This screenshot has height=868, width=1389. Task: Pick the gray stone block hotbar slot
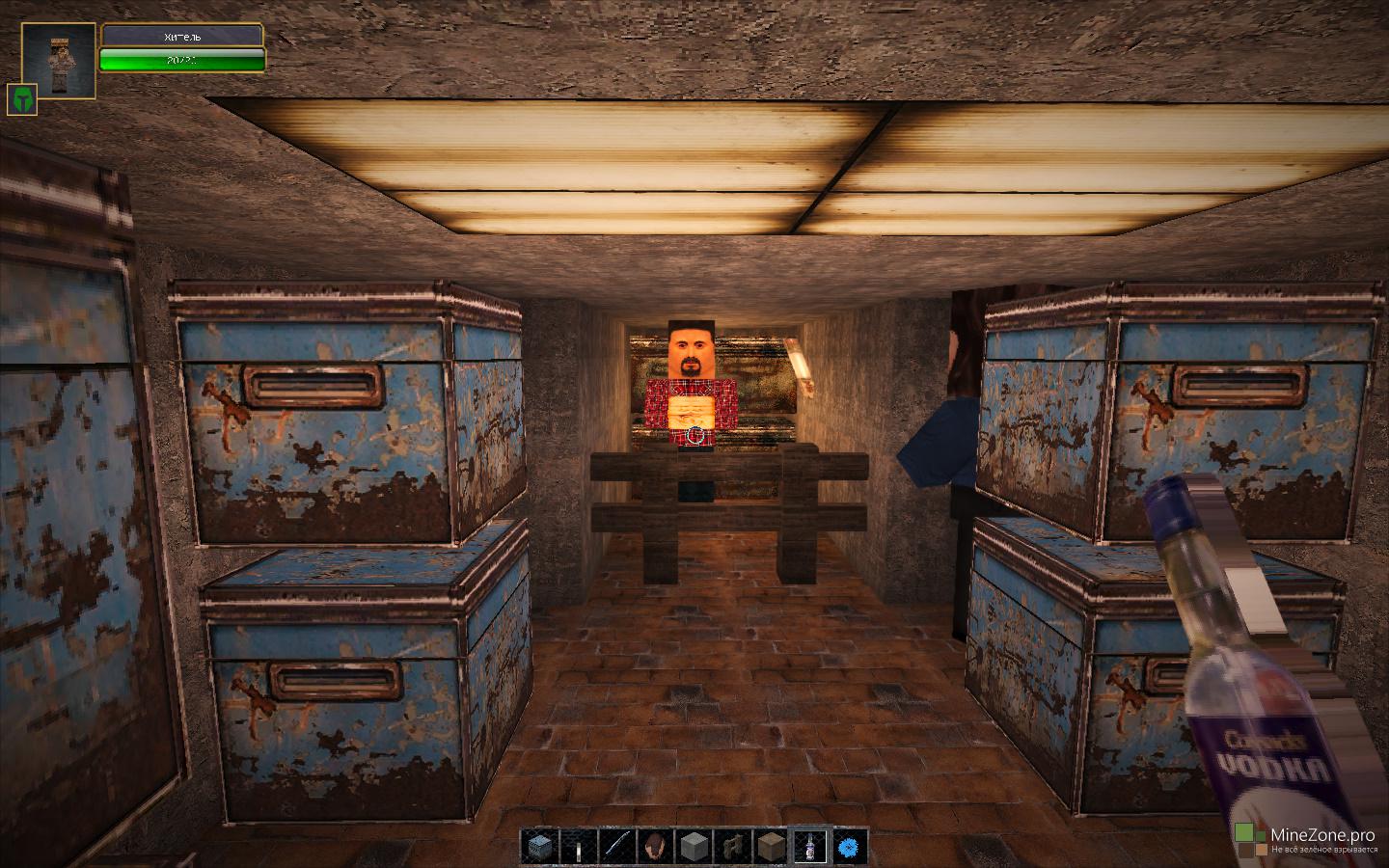tap(695, 847)
